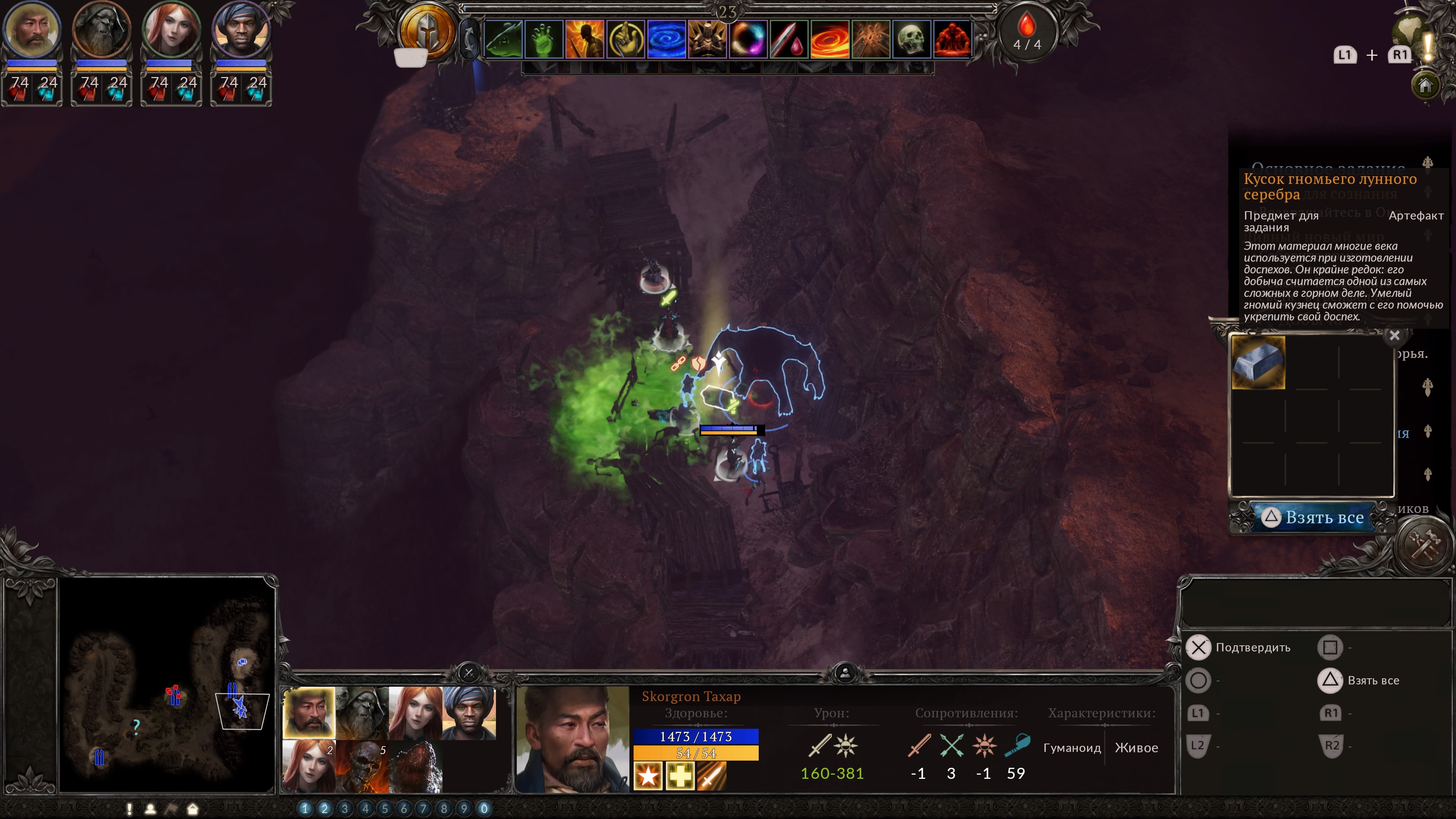Activate the green glowing hand ability
The height and width of the screenshot is (819, 1456).
(544, 39)
